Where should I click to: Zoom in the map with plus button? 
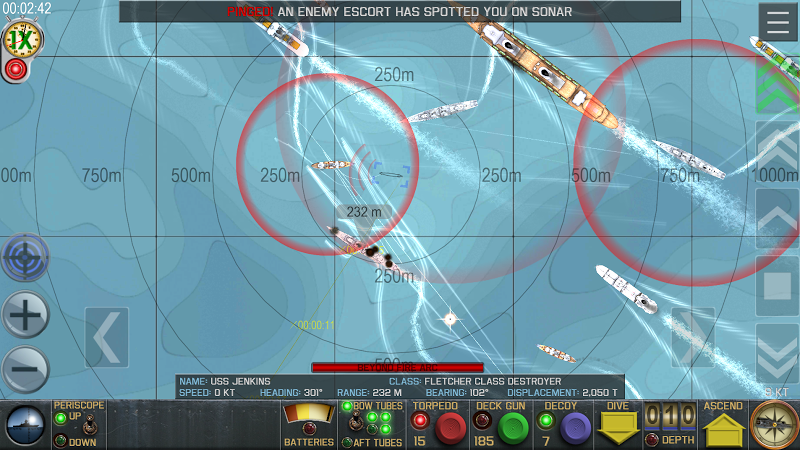tap(26, 316)
